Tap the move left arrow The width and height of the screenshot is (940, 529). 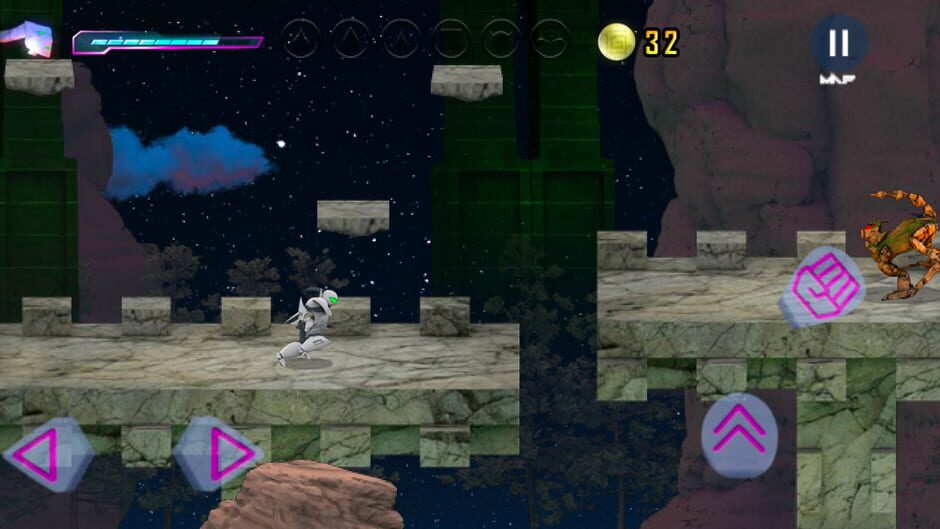click(48, 455)
